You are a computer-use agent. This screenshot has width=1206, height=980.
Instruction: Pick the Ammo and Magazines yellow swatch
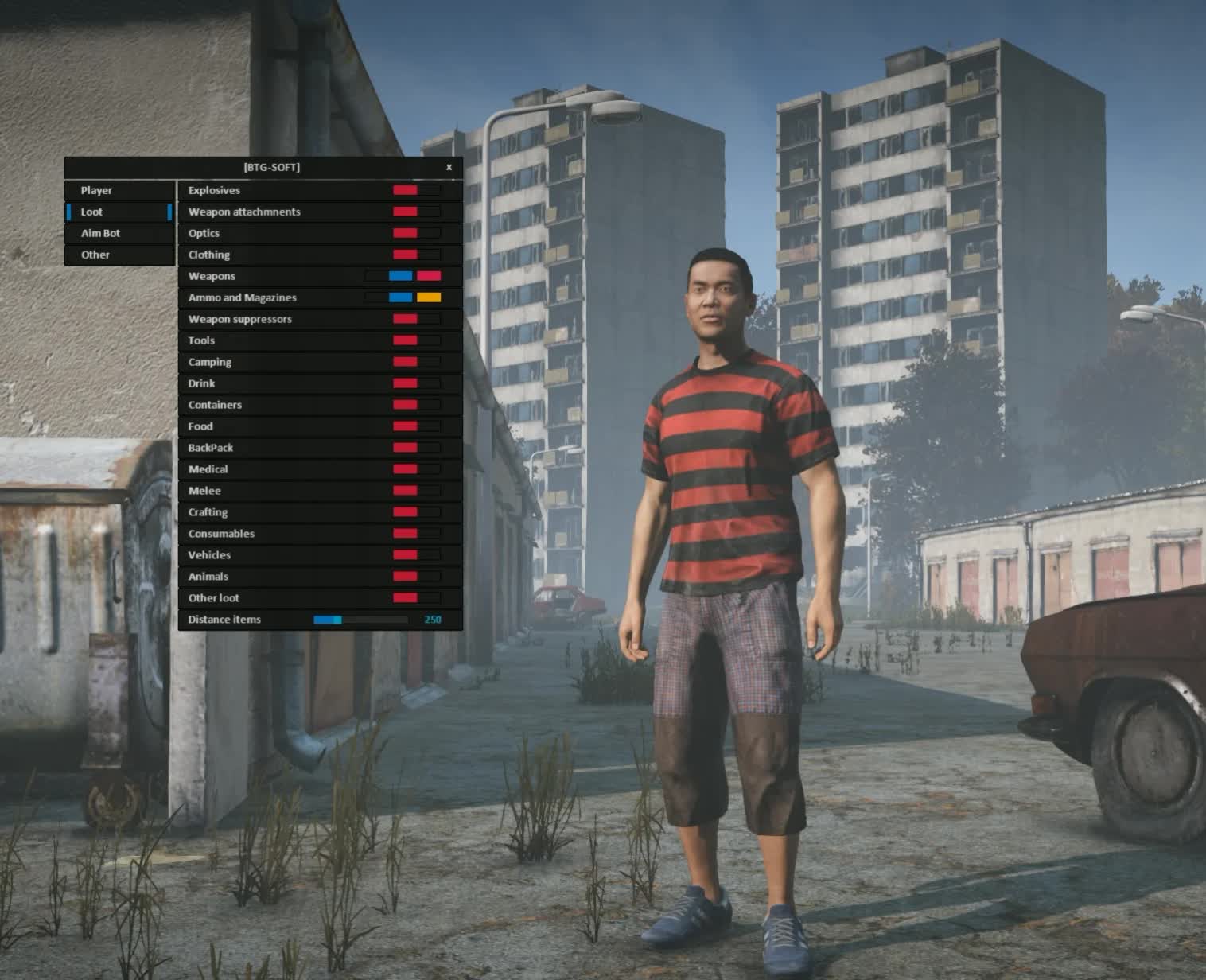[x=429, y=298]
